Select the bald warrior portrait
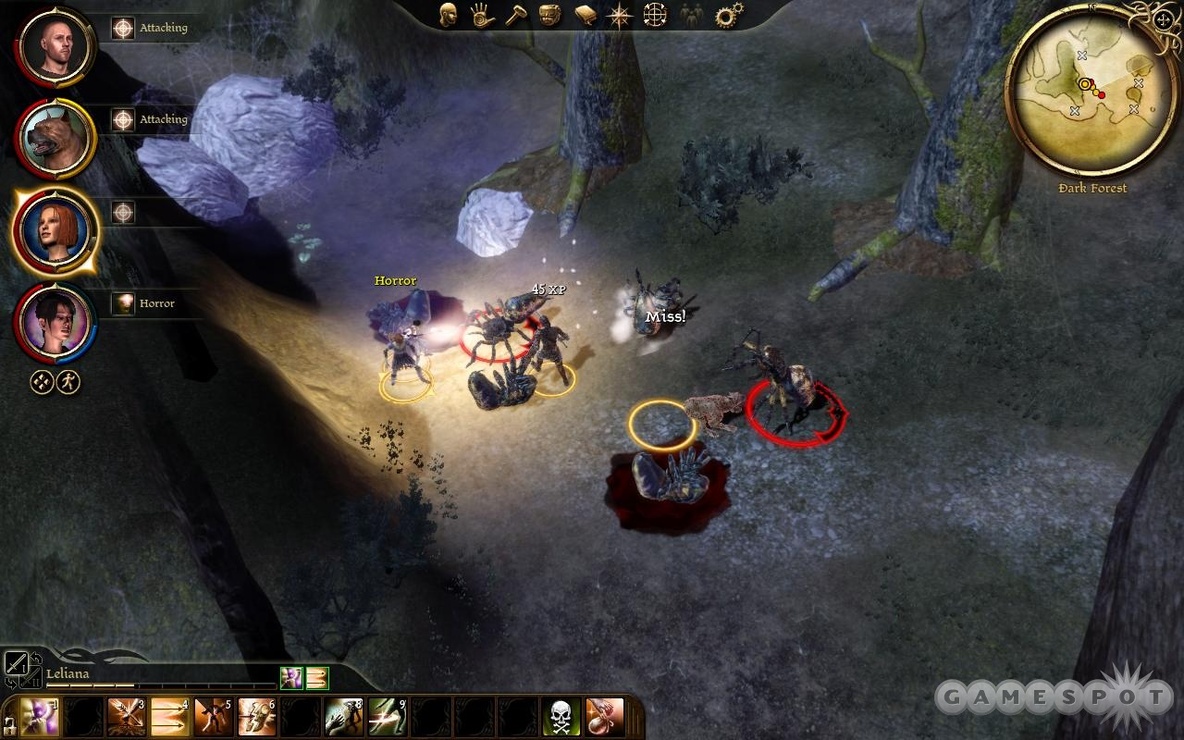Viewport: 1184px width, 740px height. pyautogui.click(x=55, y=47)
